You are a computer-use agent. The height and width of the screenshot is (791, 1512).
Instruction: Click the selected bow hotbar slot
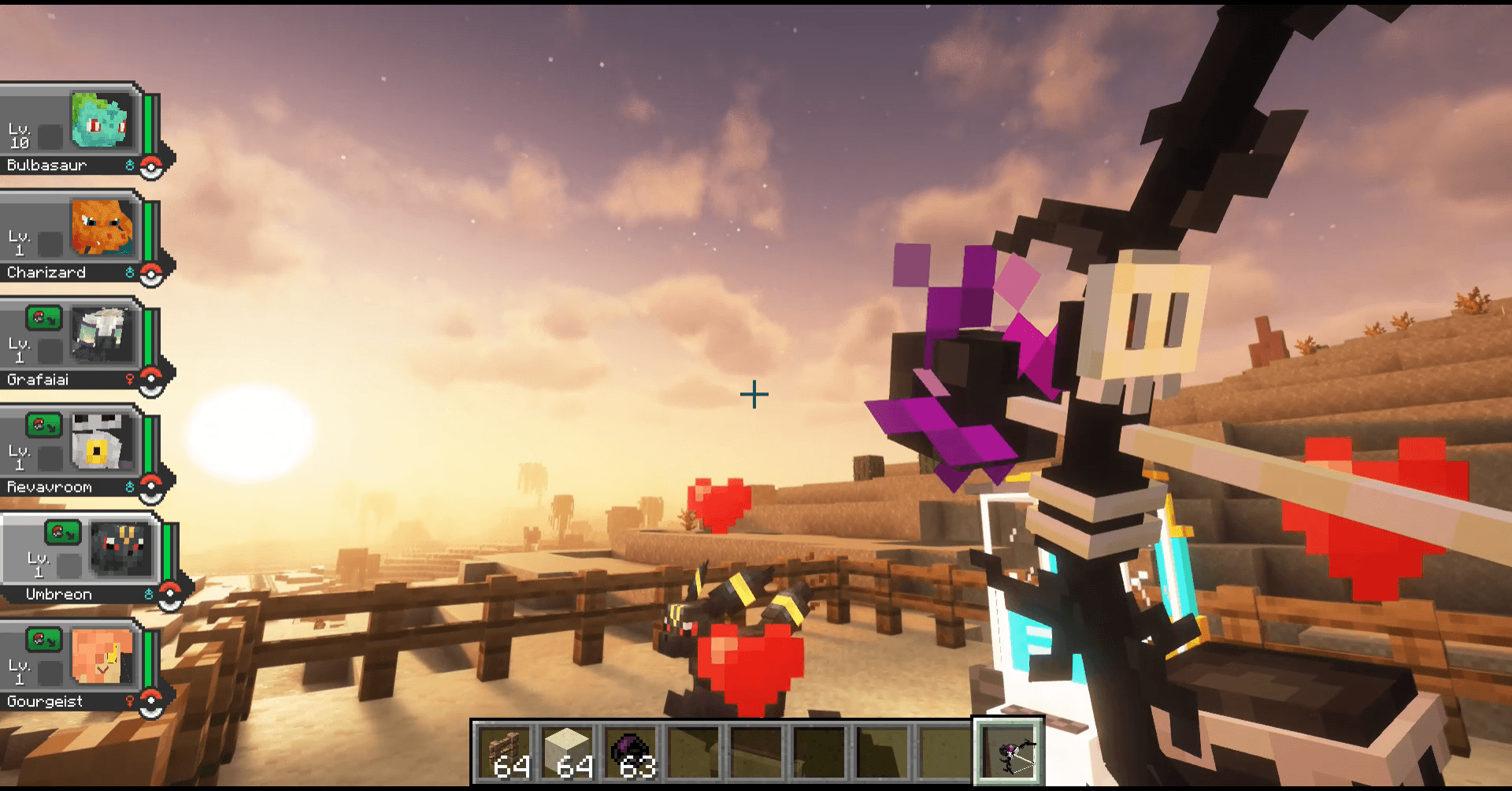coord(1009,752)
